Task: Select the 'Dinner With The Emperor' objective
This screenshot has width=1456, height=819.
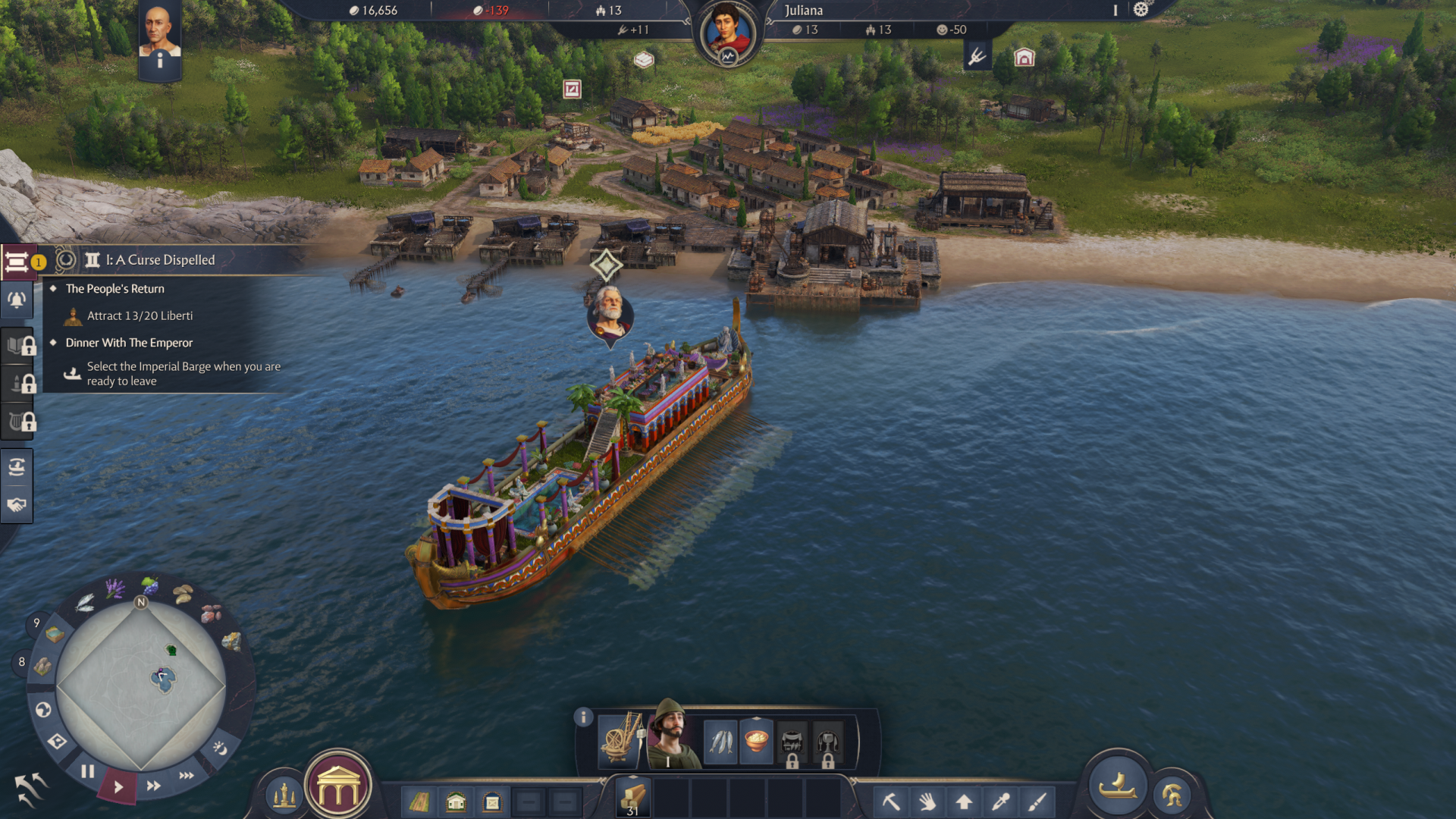Action: pyautogui.click(x=129, y=343)
